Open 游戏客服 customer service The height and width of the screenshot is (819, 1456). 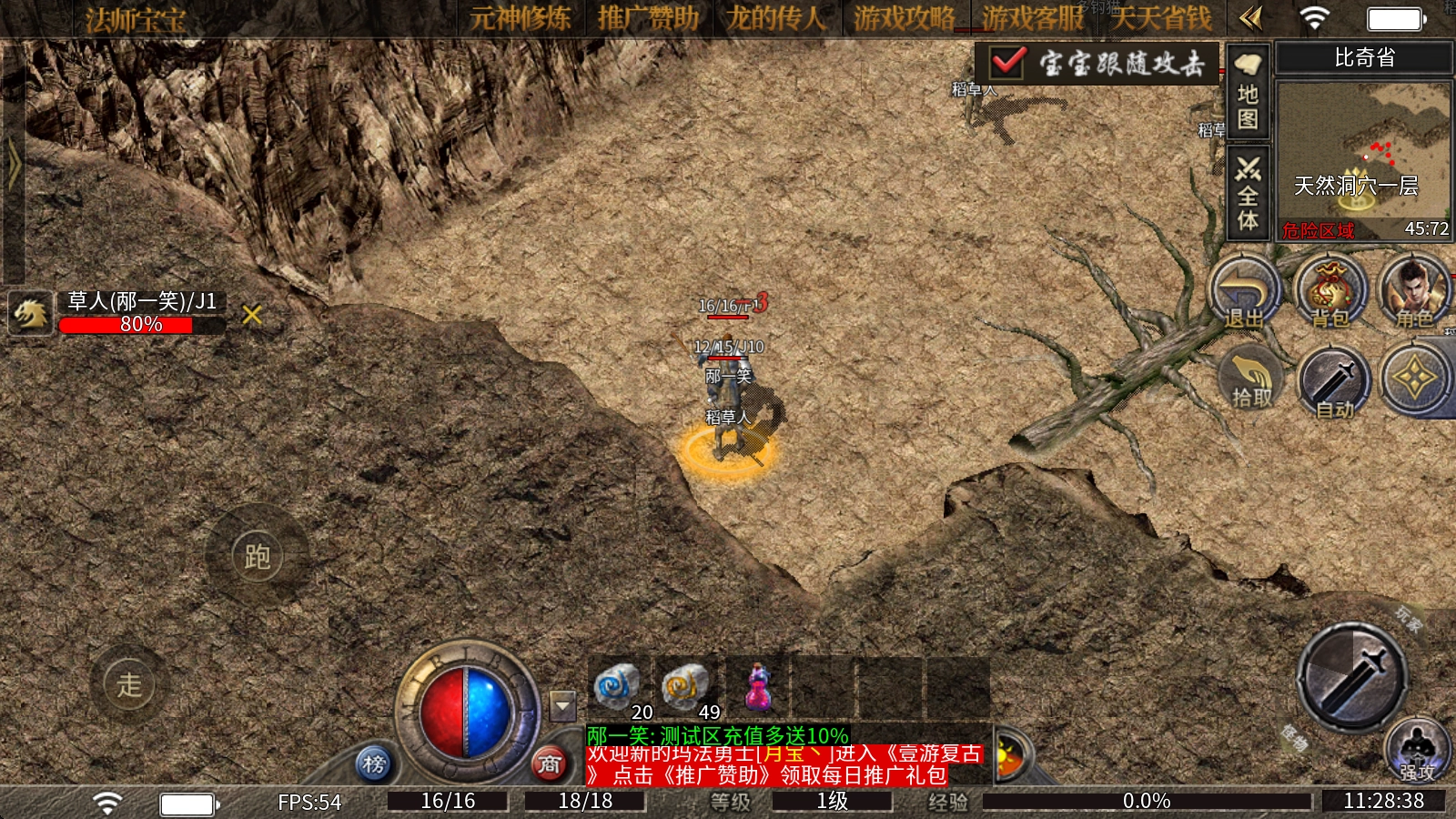[1033, 18]
